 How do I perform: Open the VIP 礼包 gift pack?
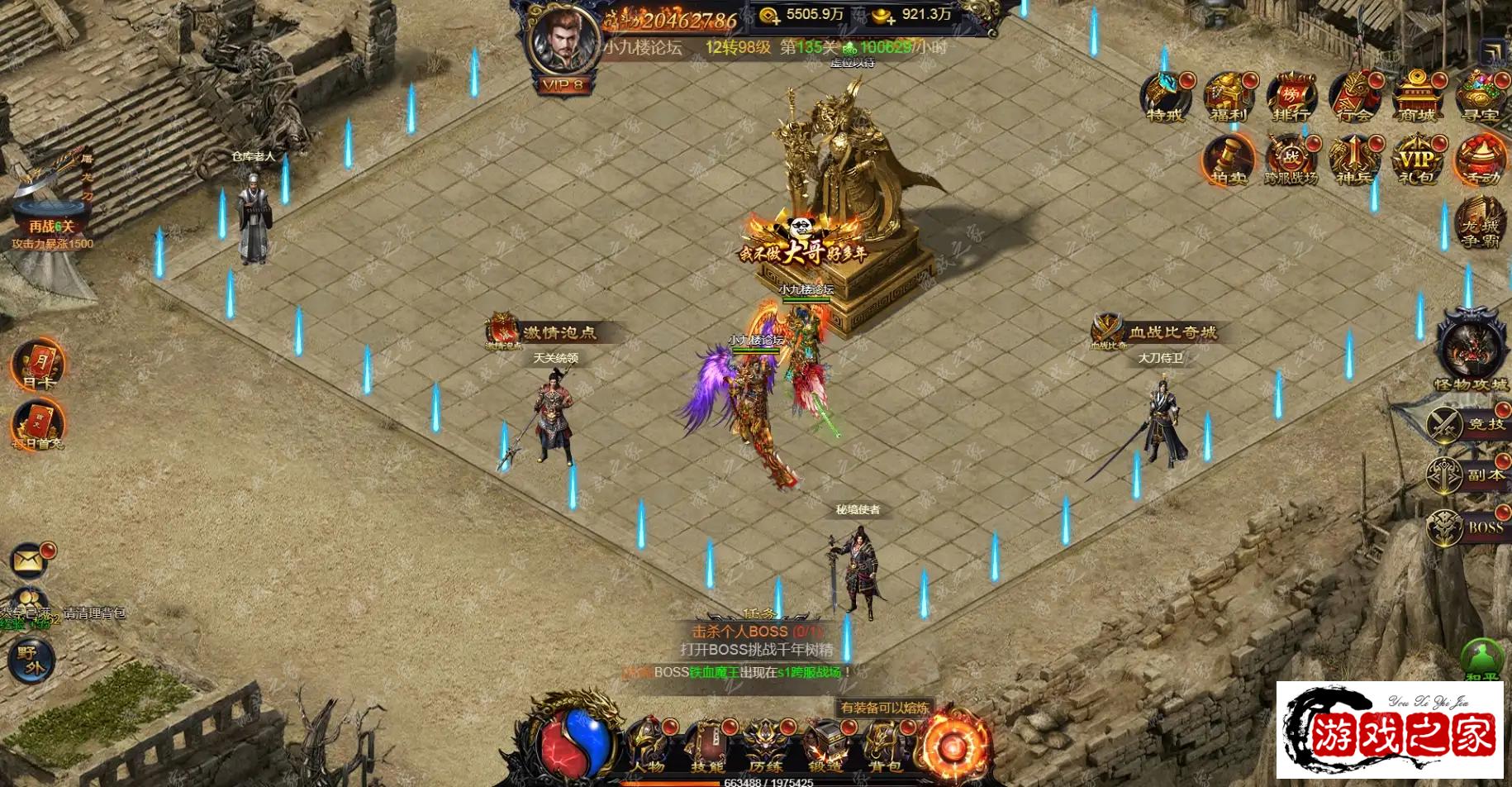tap(1416, 160)
